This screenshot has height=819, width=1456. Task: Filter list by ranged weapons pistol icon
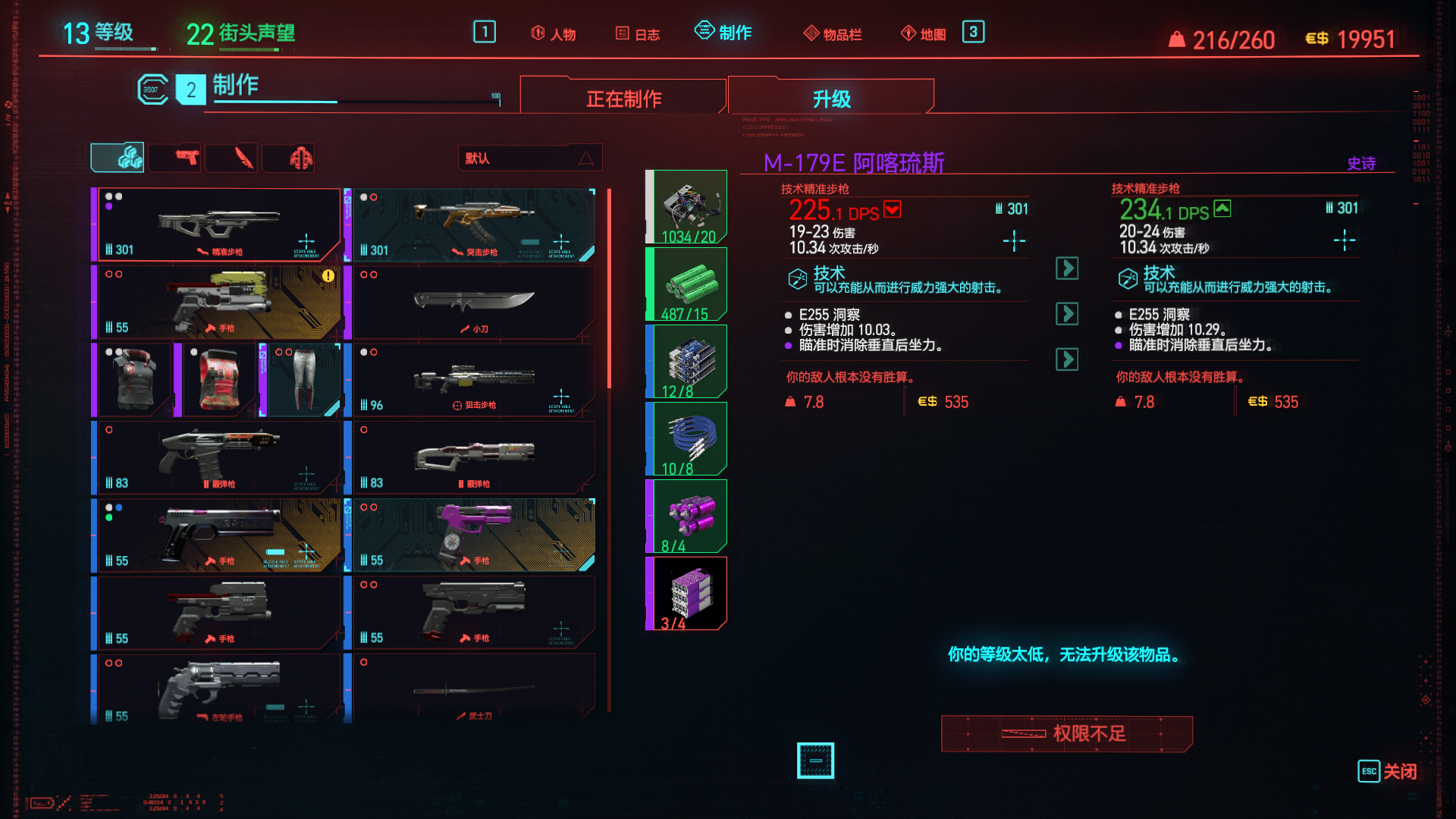point(187,158)
